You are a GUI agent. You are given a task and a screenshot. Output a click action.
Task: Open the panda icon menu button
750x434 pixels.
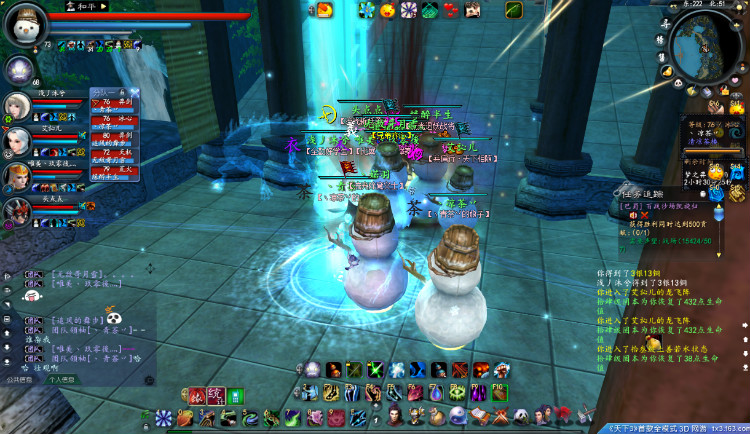tap(520, 416)
